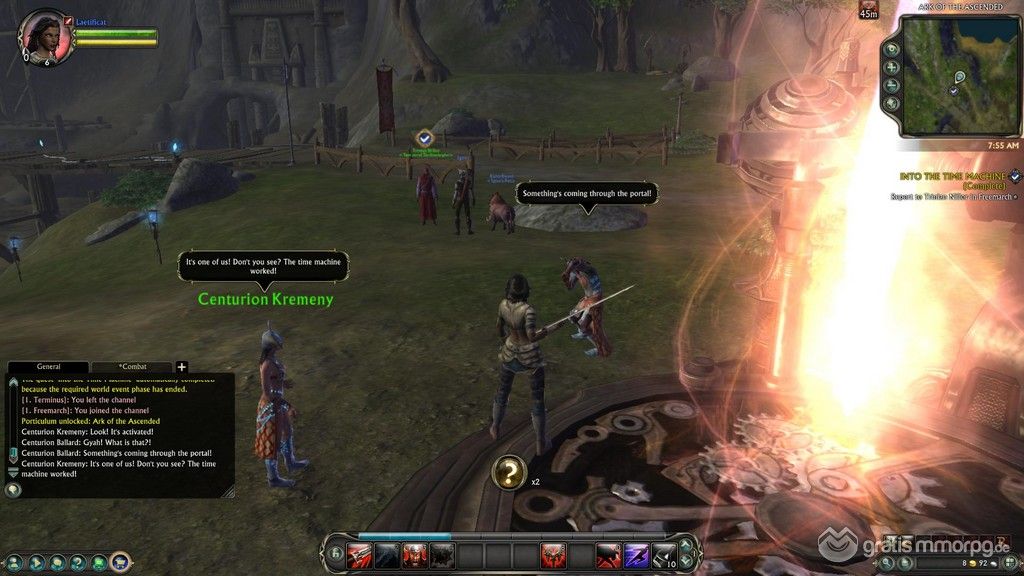Zoom out the minimap with minus button

point(891,85)
